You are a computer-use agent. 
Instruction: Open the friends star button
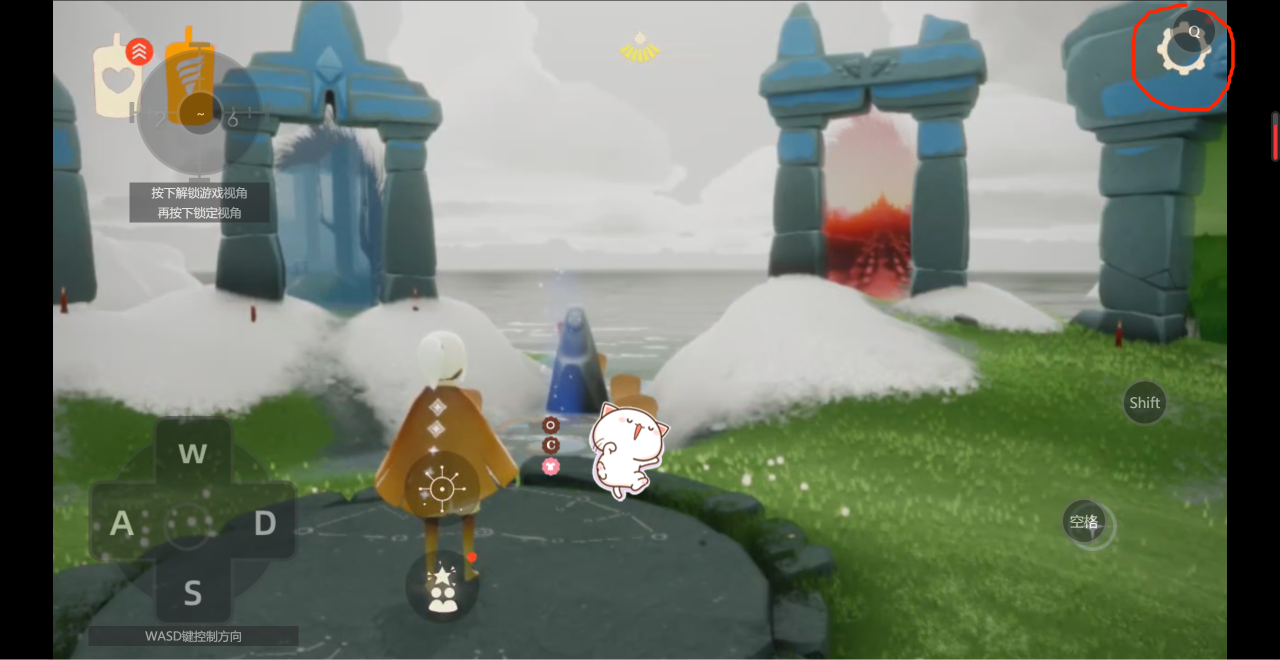coord(442,586)
